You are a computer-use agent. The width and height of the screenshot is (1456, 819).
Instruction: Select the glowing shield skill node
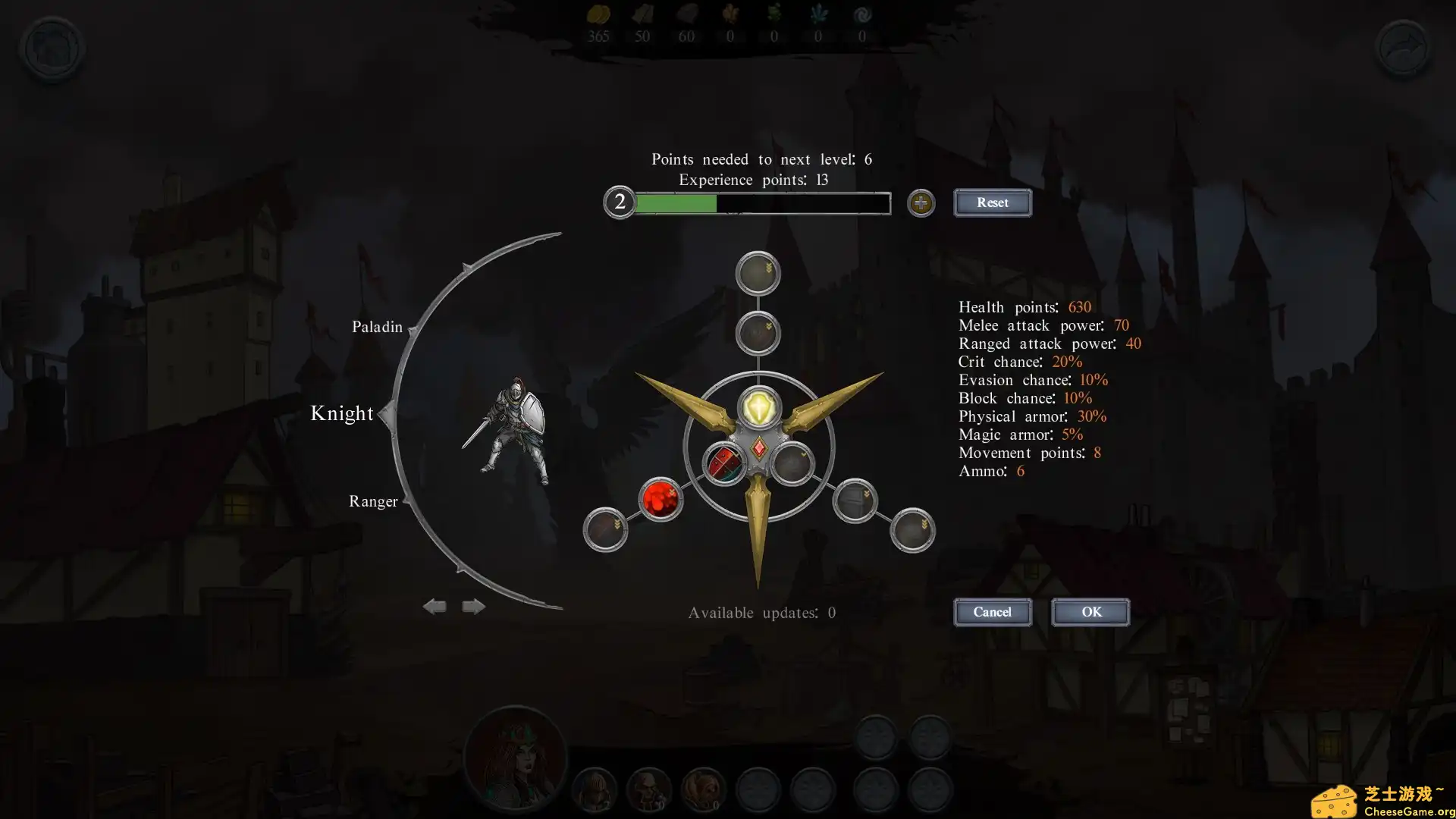(758, 409)
